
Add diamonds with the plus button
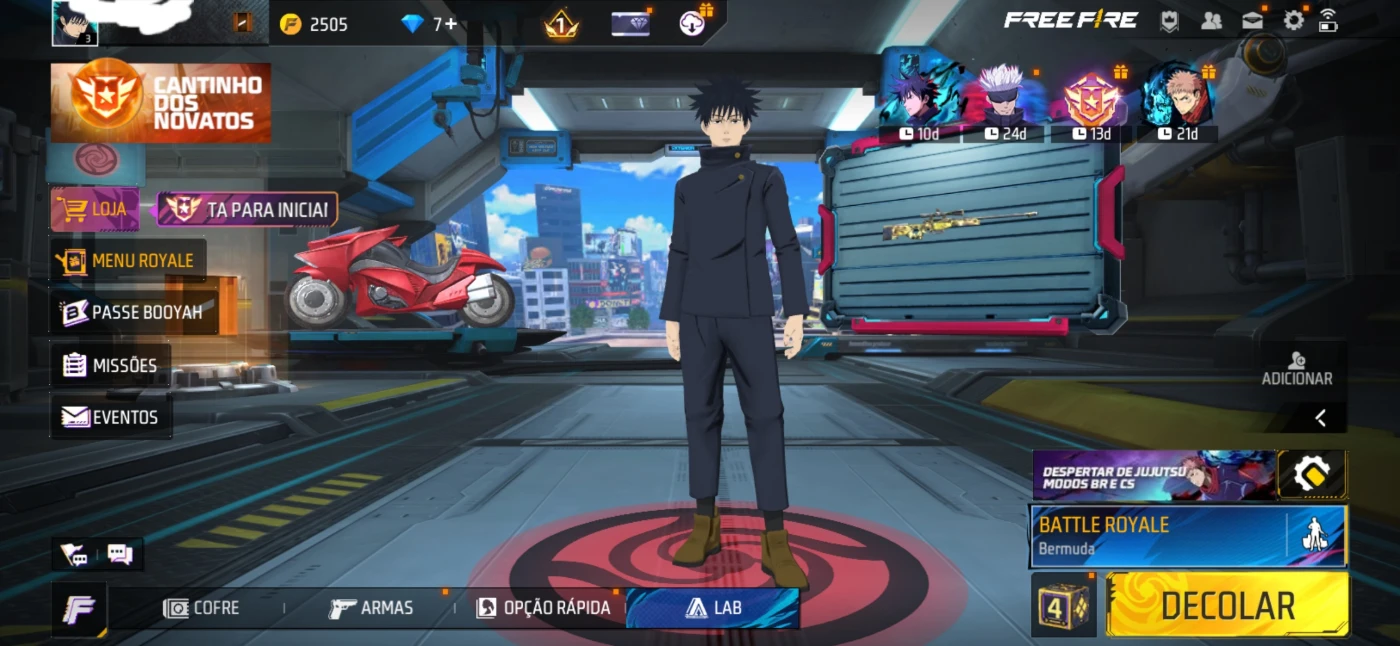point(452,24)
